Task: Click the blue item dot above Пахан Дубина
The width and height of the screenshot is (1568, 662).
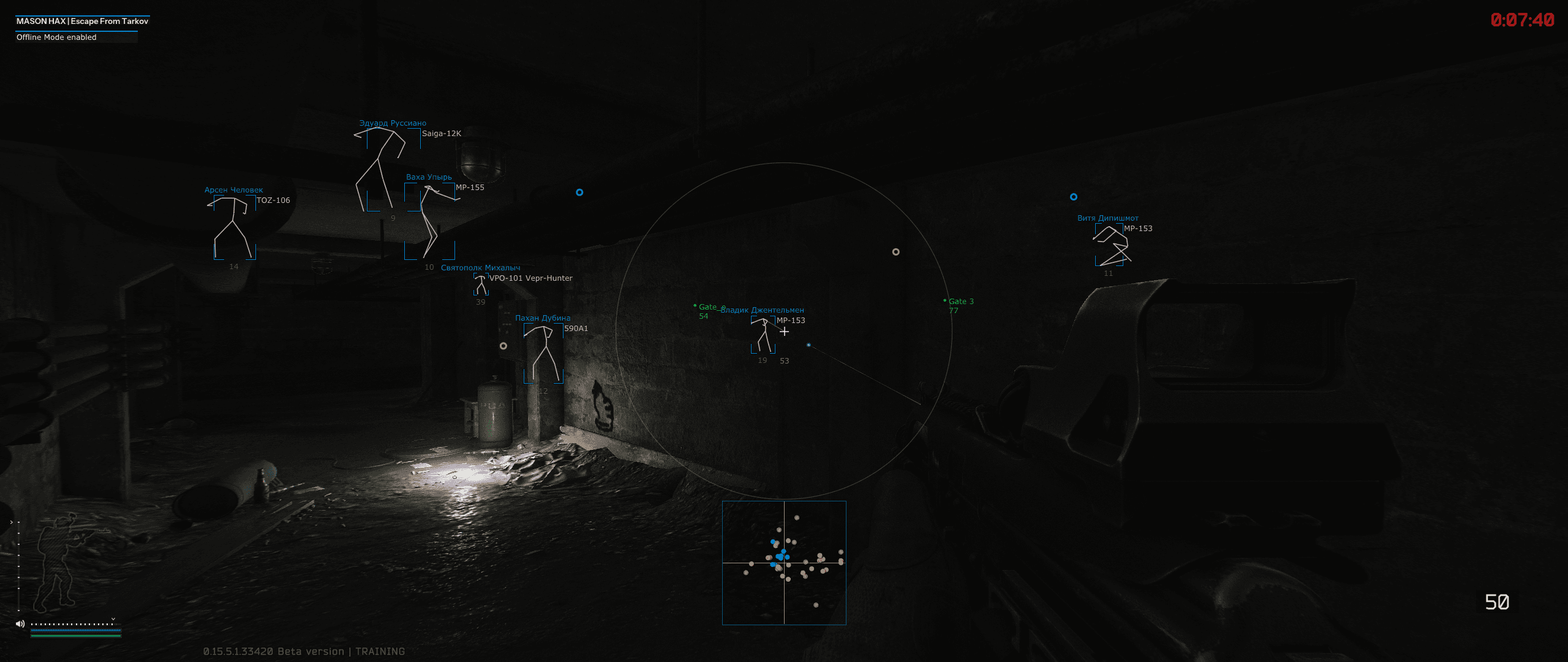Action: [579, 192]
